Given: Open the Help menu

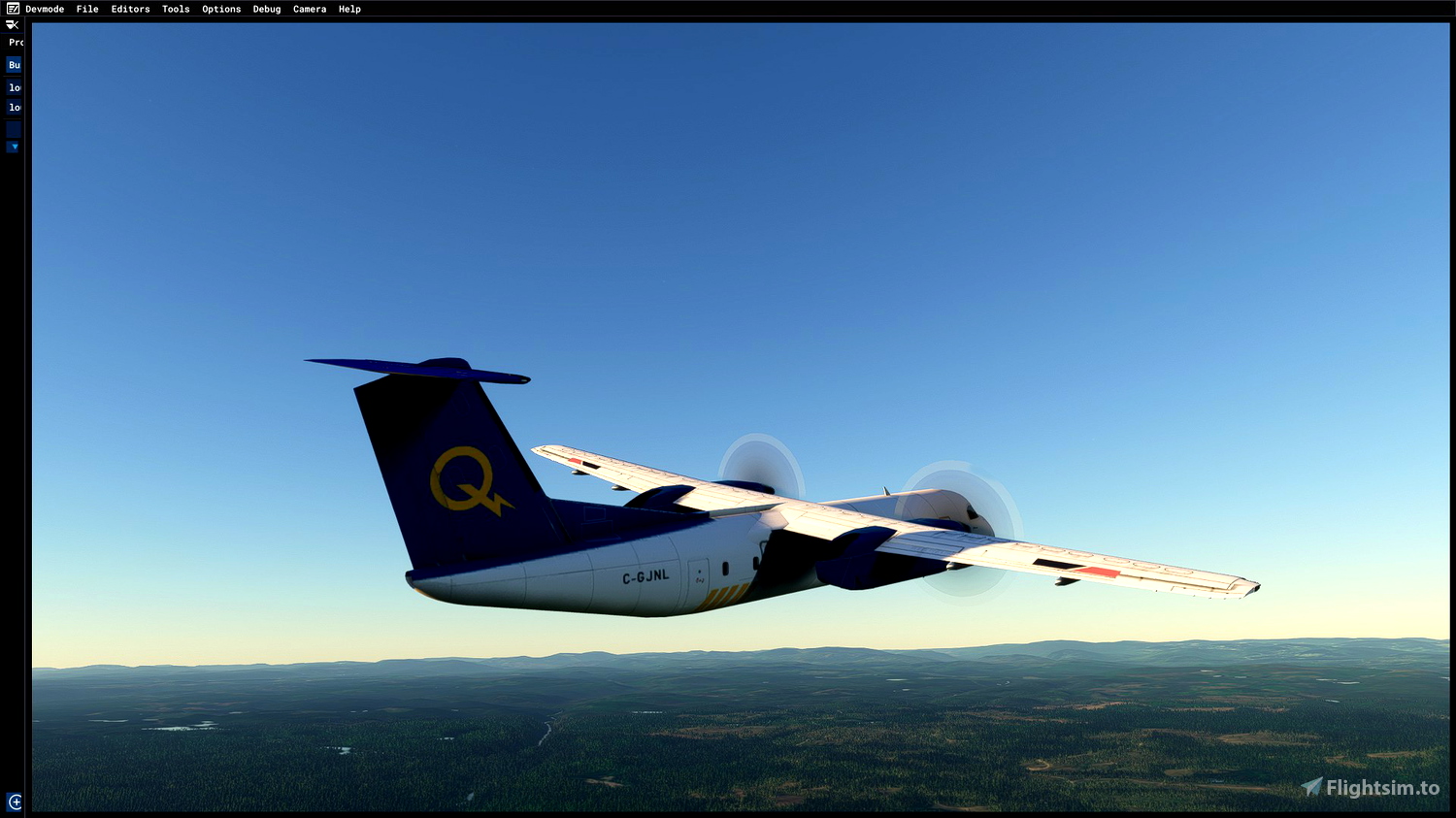Looking at the screenshot, I should (348, 9).
